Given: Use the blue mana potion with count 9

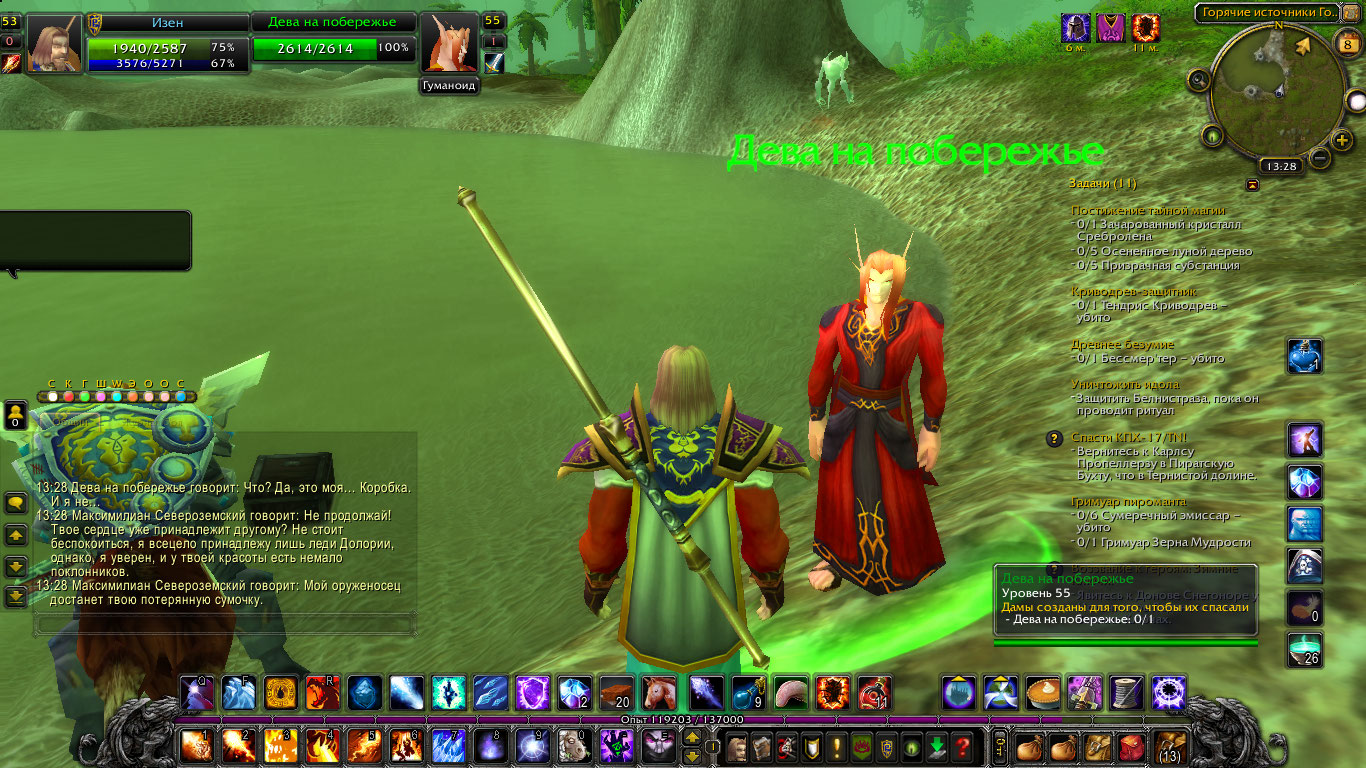Looking at the screenshot, I should point(745,693).
